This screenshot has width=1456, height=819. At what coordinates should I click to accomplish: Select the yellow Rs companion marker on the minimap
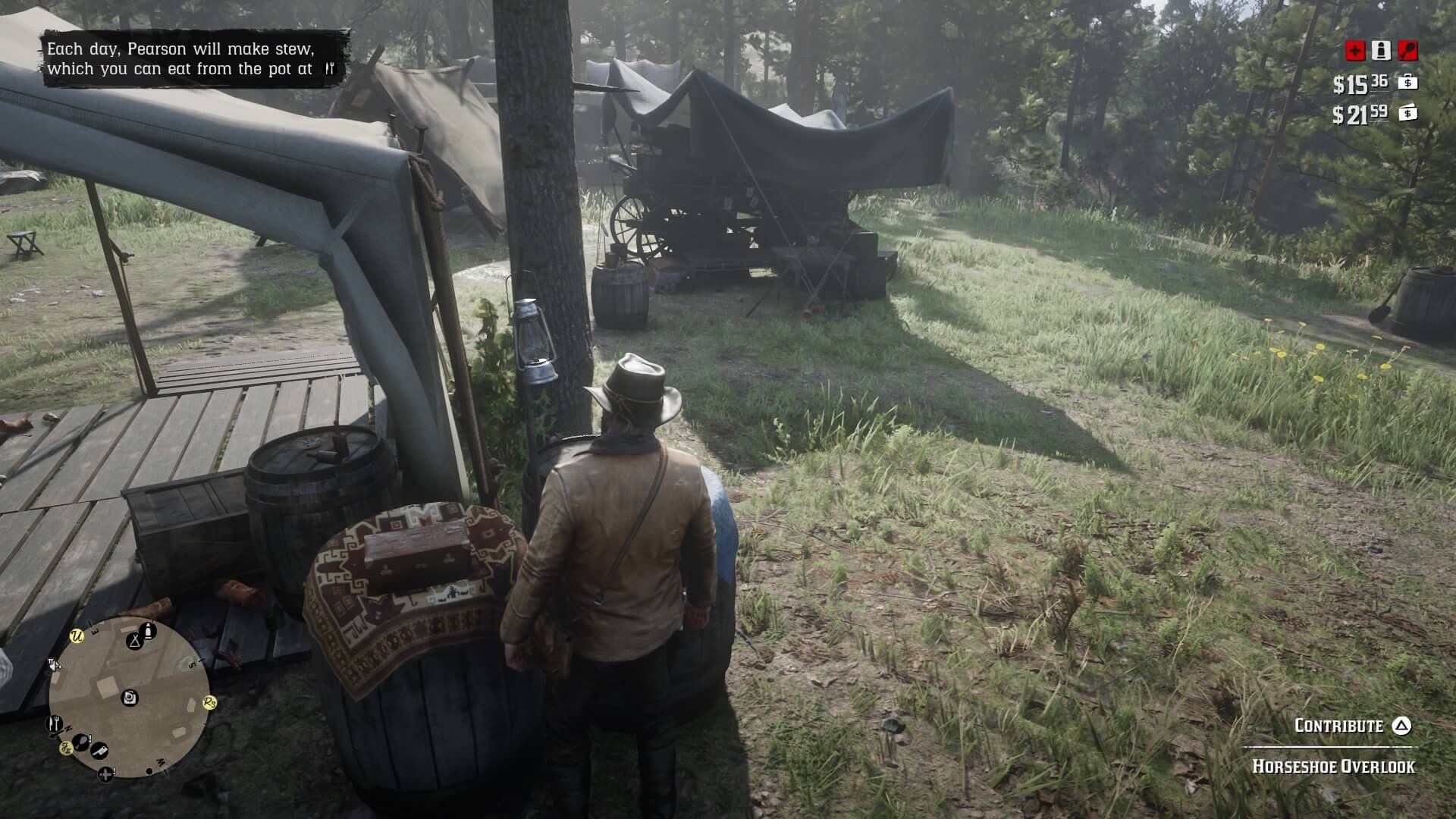pyautogui.click(x=209, y=702)
